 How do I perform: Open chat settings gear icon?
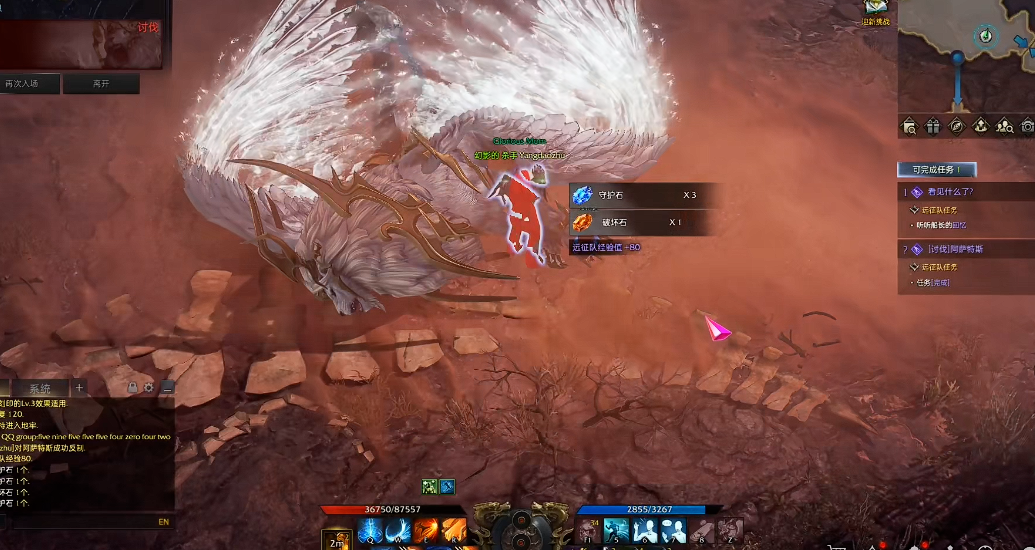pyautogui.click(x=149, y=387)
